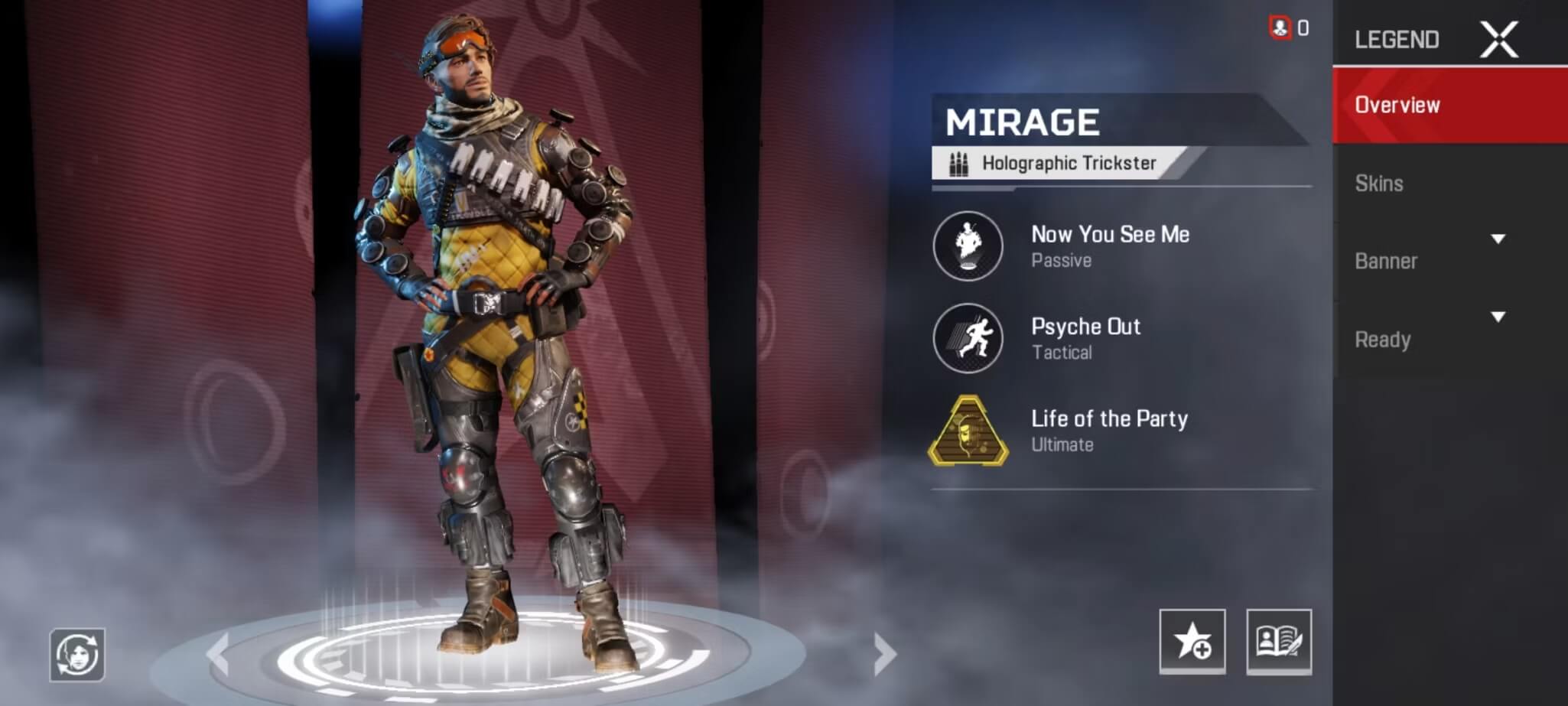Tap the red legend token counter icon

[x=1280, y=28]
